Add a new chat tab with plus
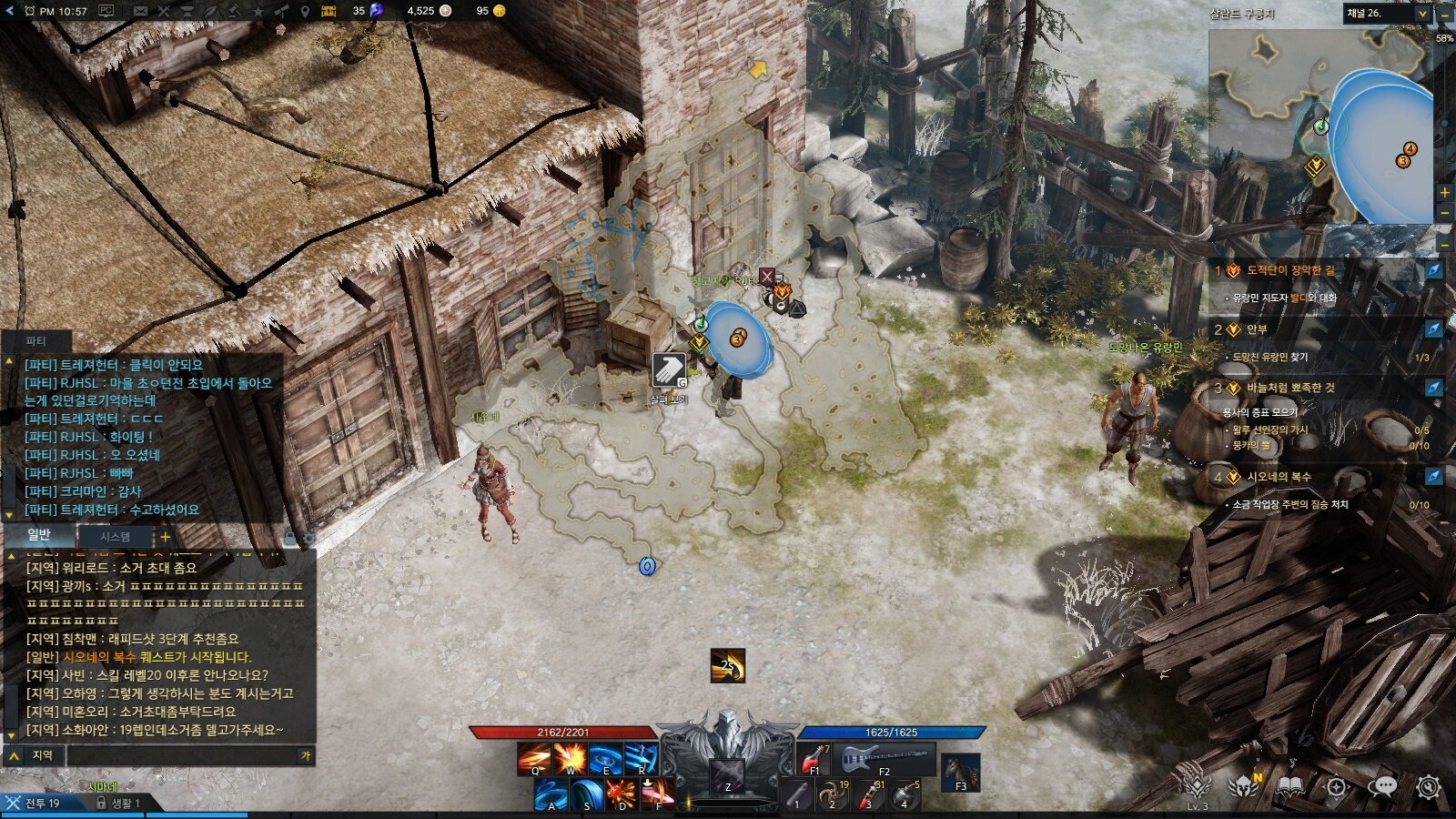Image resolution: width=1456 pixels, height=819 pixels. [x=165, y=537]
